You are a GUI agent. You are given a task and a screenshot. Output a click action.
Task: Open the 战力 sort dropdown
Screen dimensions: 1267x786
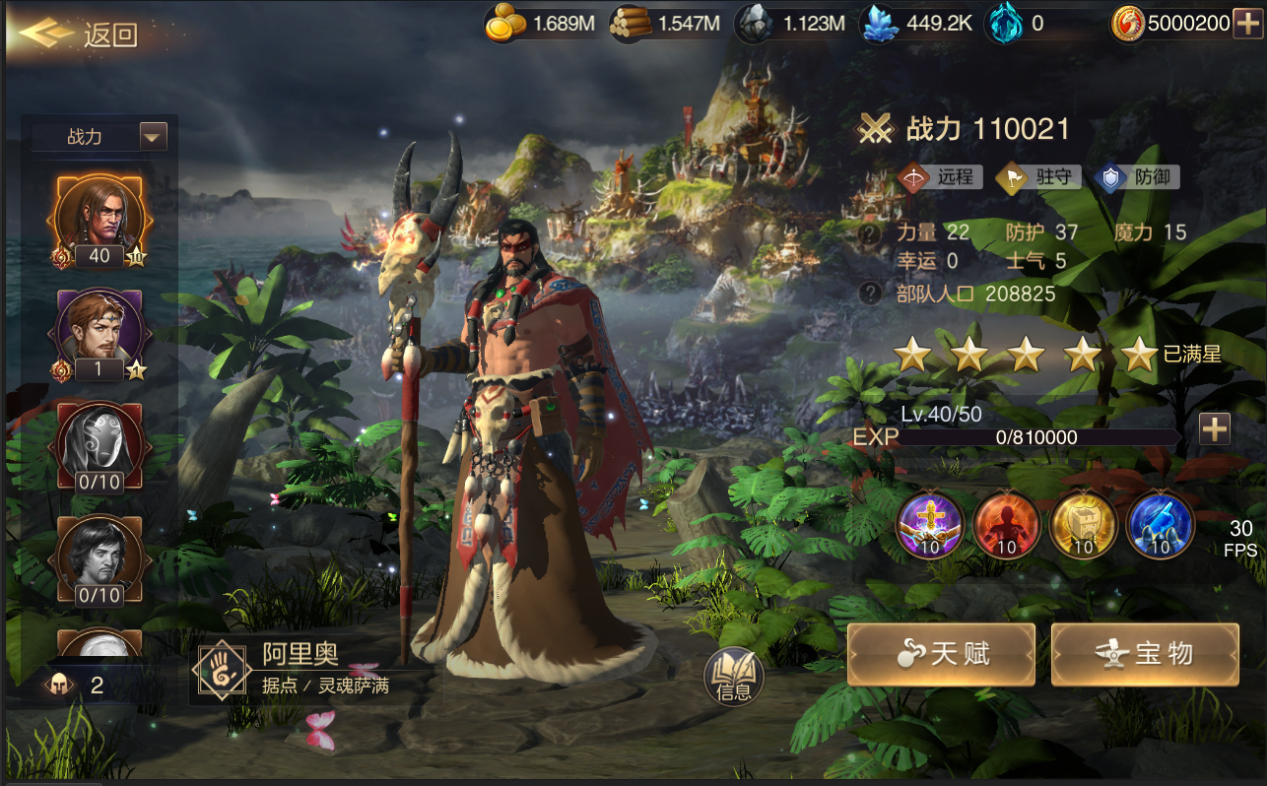153,136
